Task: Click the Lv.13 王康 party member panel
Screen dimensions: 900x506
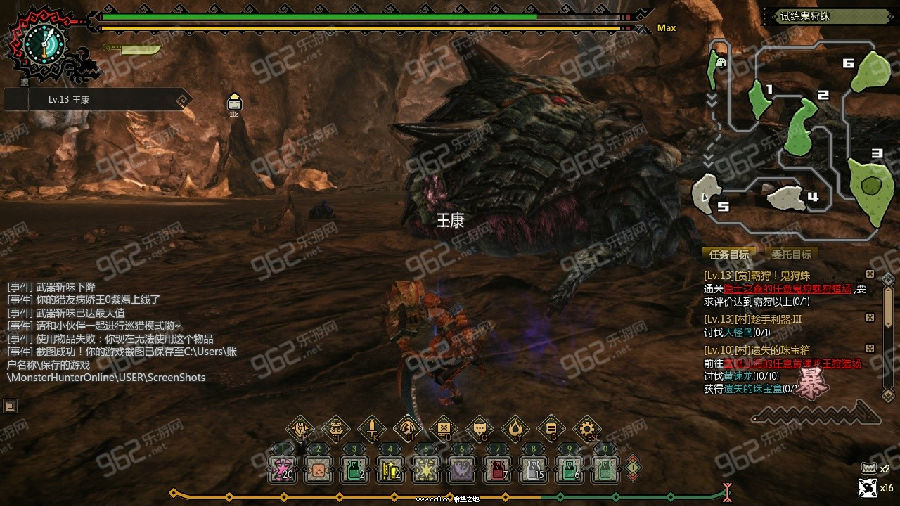Action: pos(97,99)
